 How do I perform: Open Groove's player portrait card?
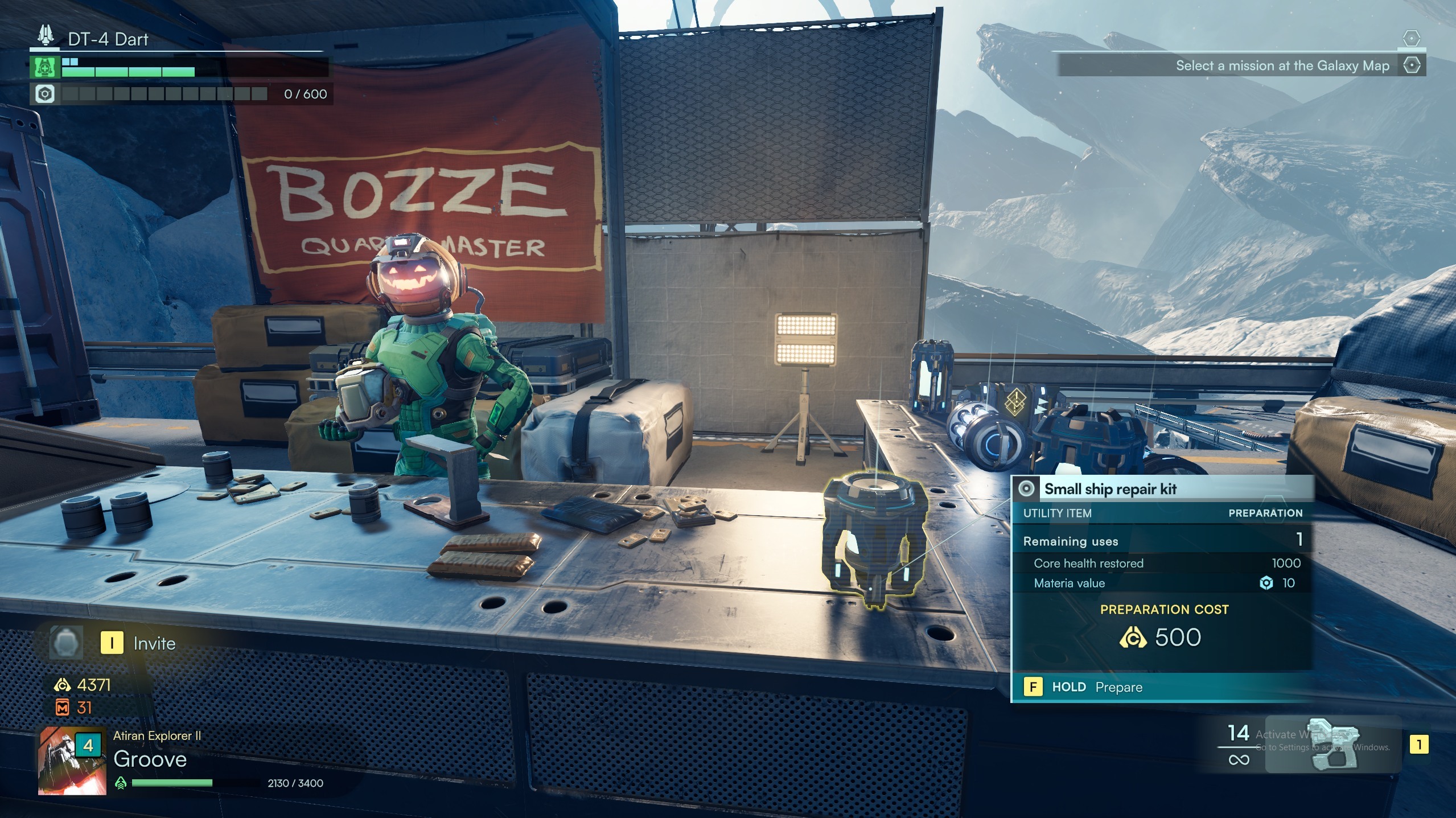coord(72,760)
